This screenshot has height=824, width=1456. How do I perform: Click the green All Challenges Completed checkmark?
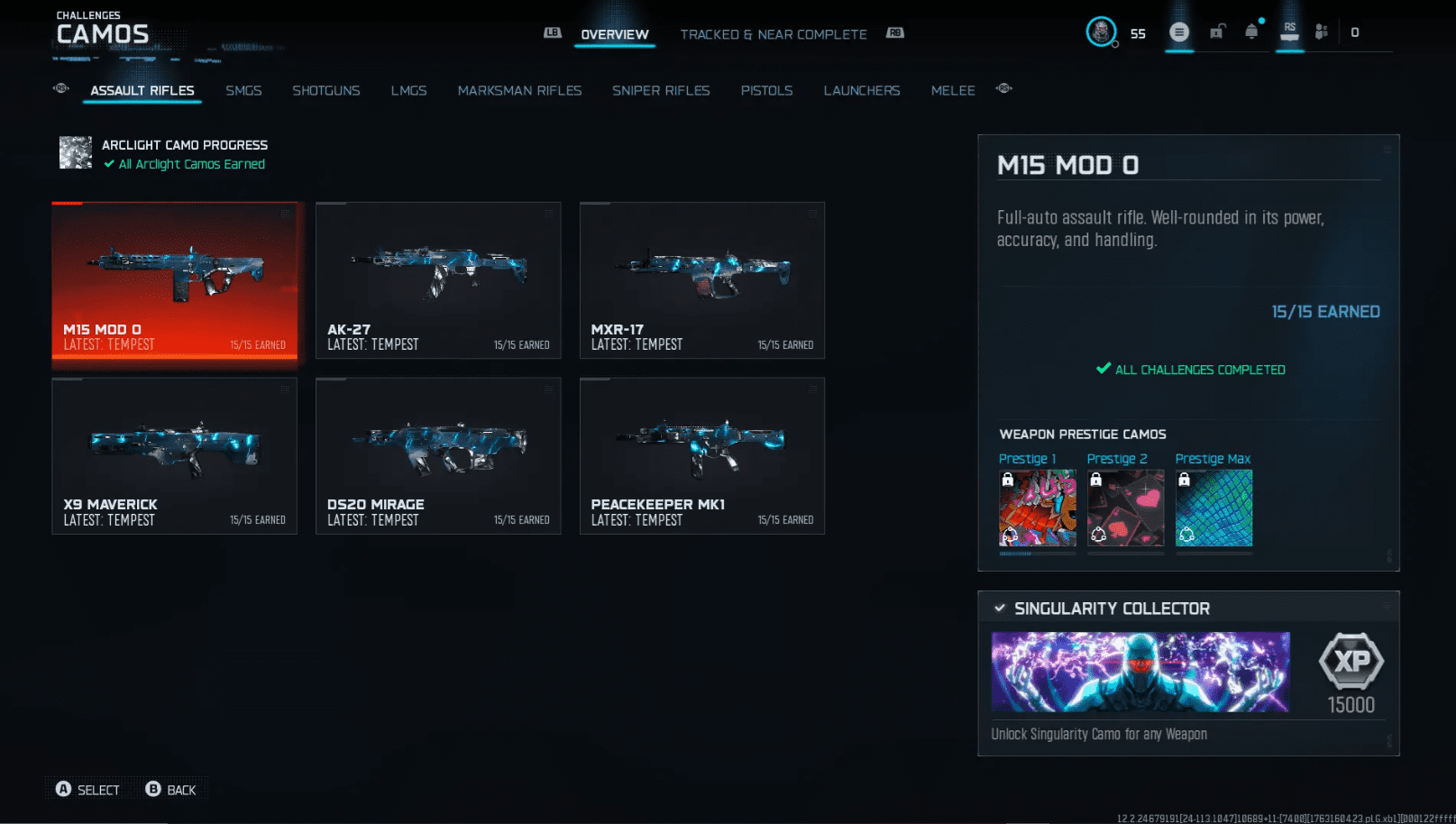click(x=1103, y=369)
